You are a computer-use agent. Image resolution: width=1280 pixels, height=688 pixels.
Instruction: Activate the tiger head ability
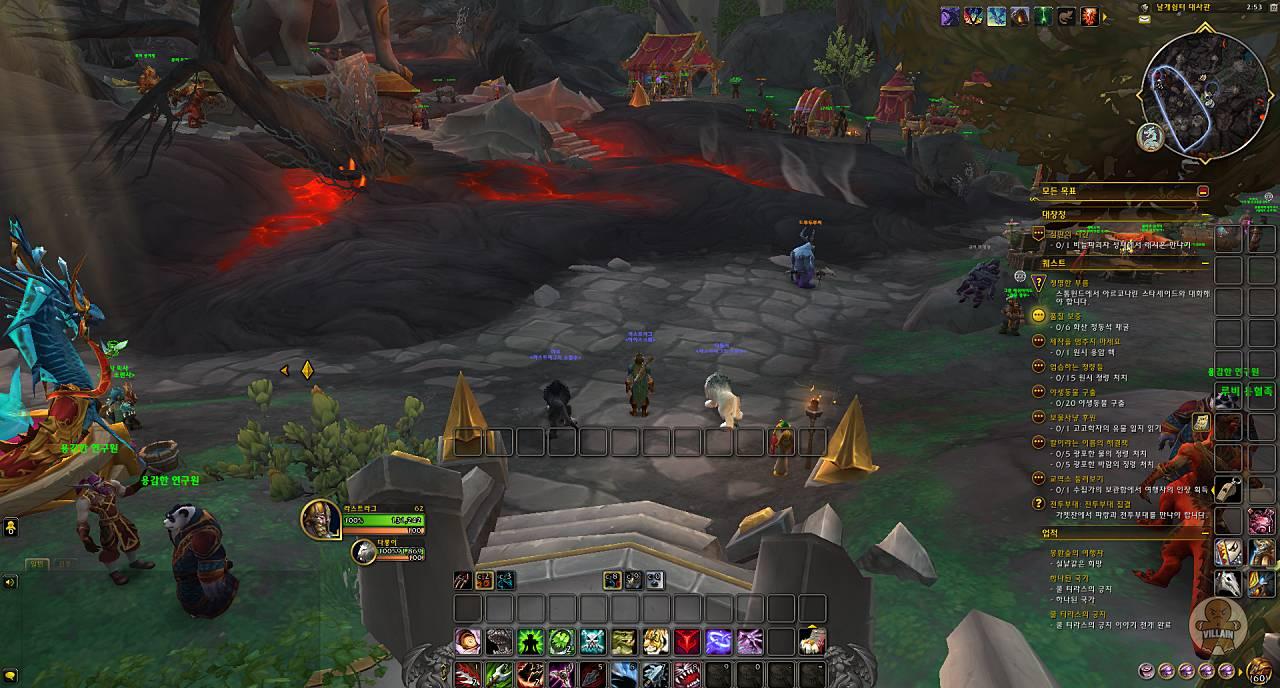[655, 642]
